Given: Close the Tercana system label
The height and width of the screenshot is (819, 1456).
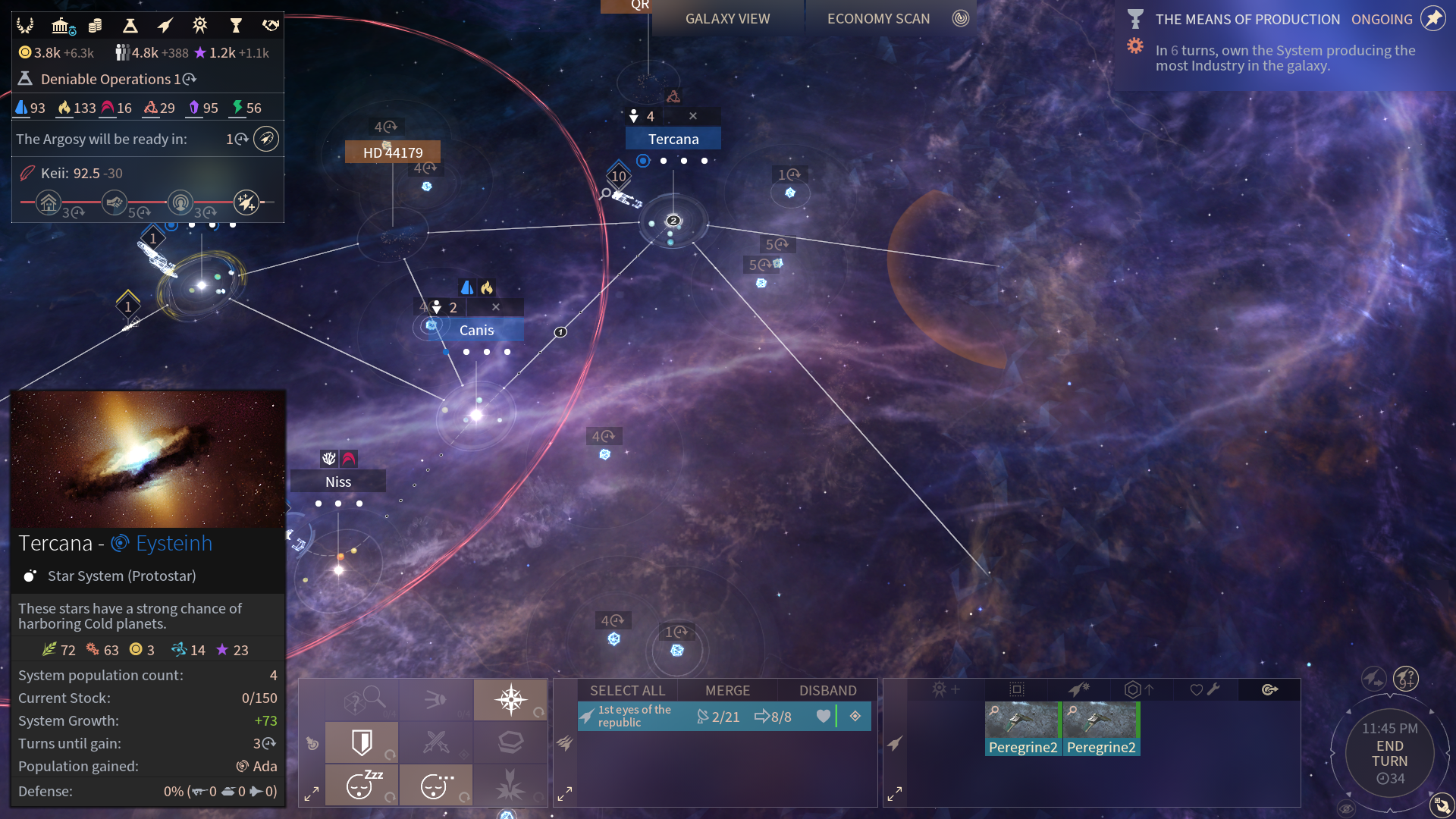Looking at the screenshot, I should click(x=692, y=116).
